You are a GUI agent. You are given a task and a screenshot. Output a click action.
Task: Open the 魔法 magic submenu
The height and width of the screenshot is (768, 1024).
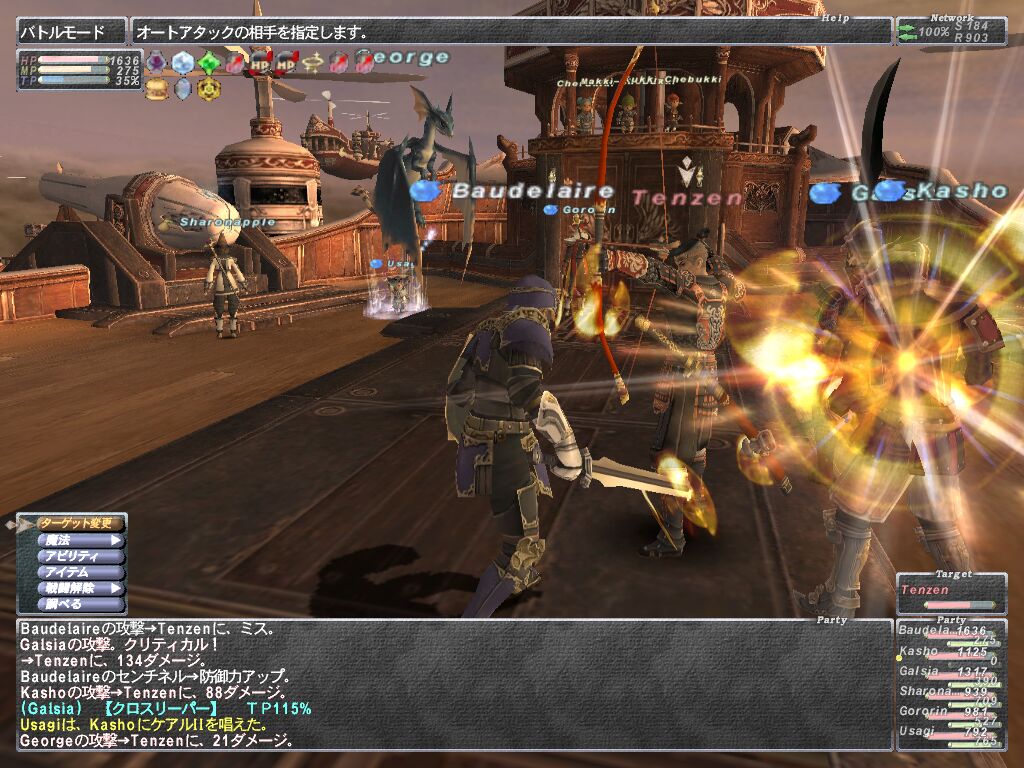78,540
